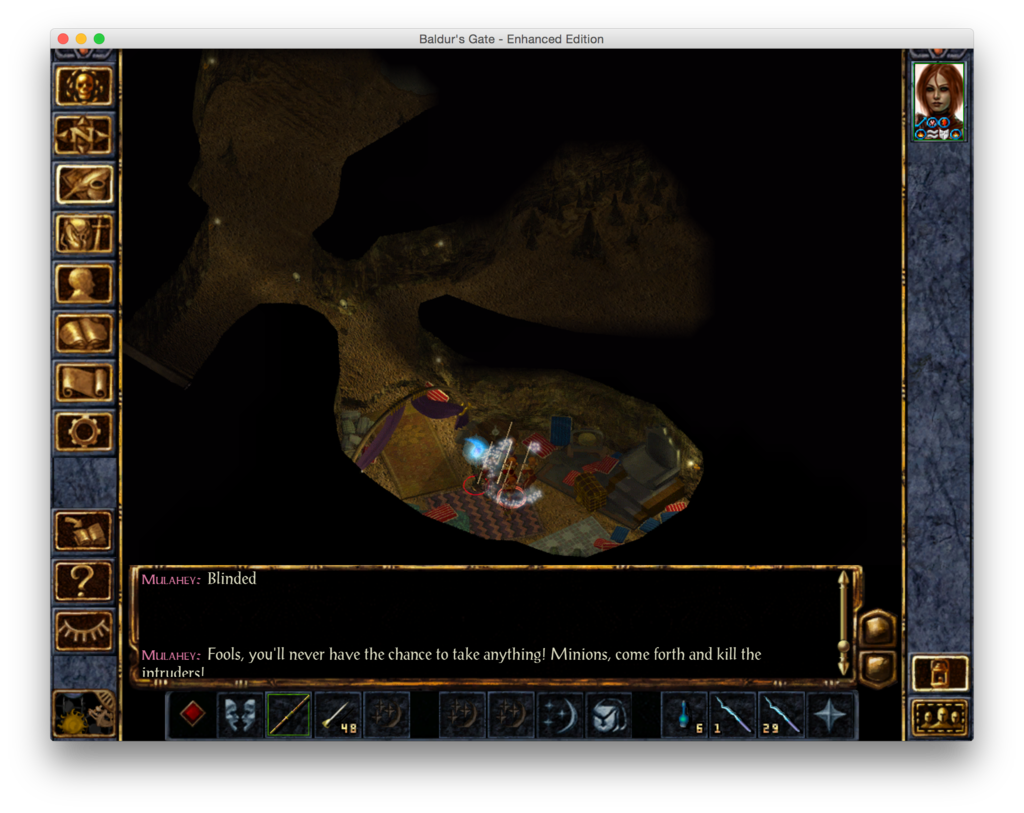Screen dimensions: 1024x813
Task: Toggle the question mark help button
Action: (x=84, y=580)
